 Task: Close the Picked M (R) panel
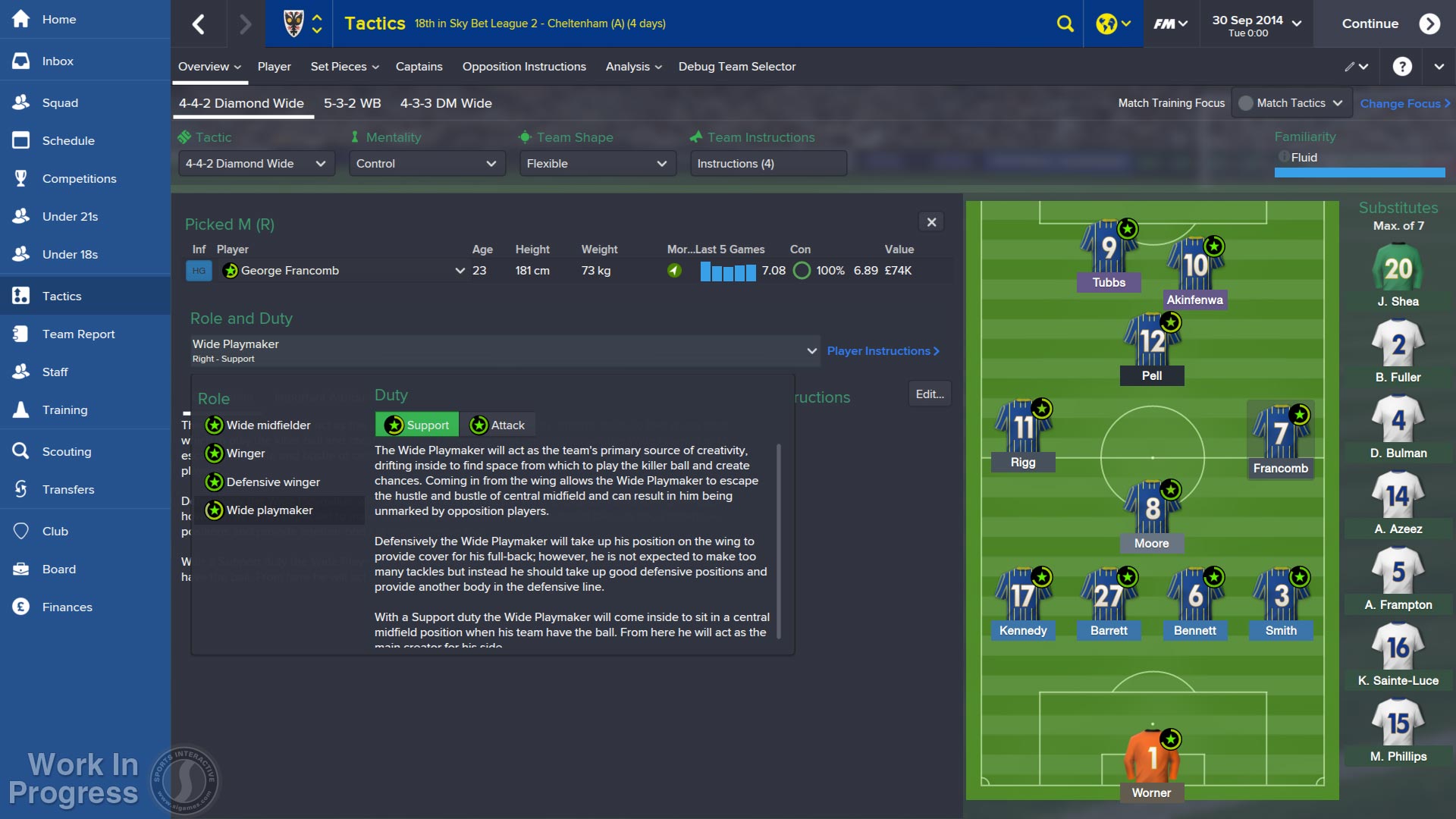[931, 222]
